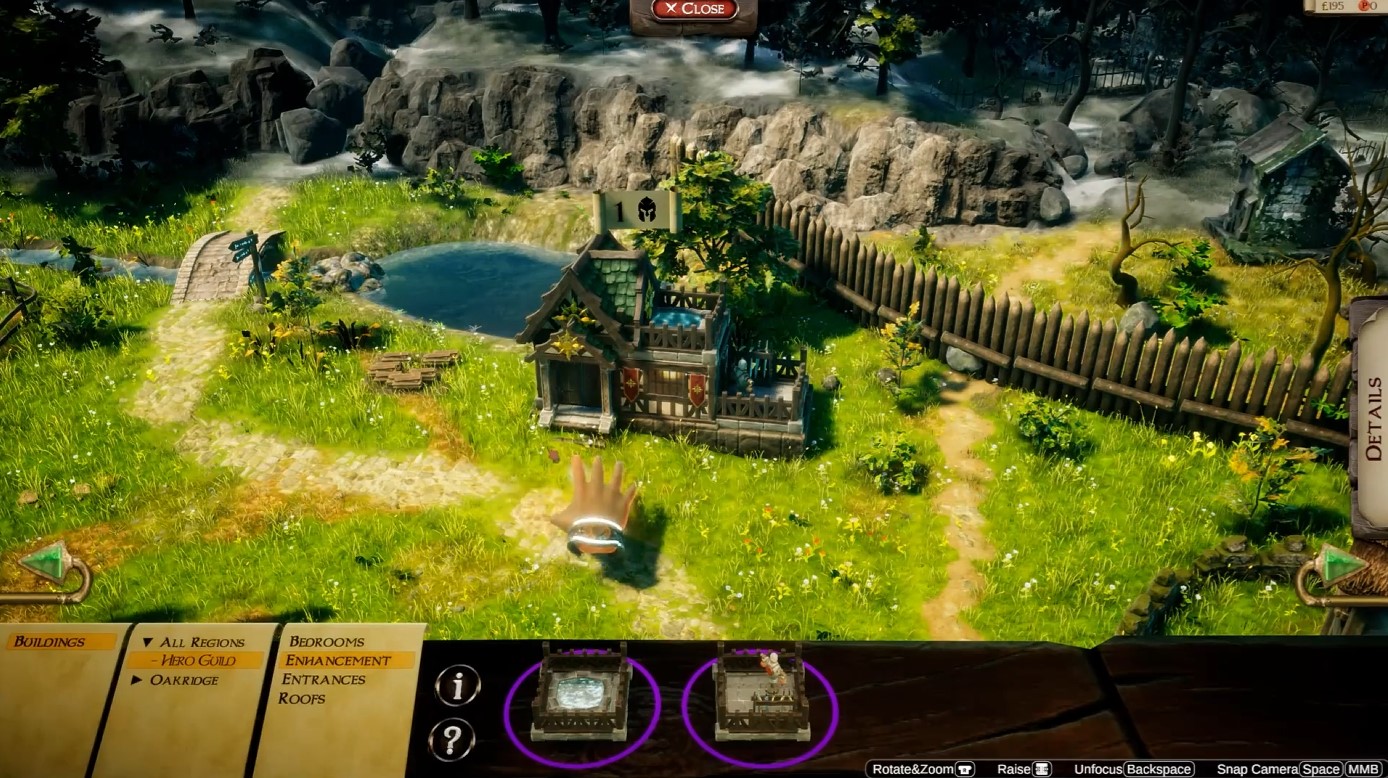Choose the Hero Guild region
This screenshot has width=1388, height=778.
pyautogui.click(x=199, y=661)
